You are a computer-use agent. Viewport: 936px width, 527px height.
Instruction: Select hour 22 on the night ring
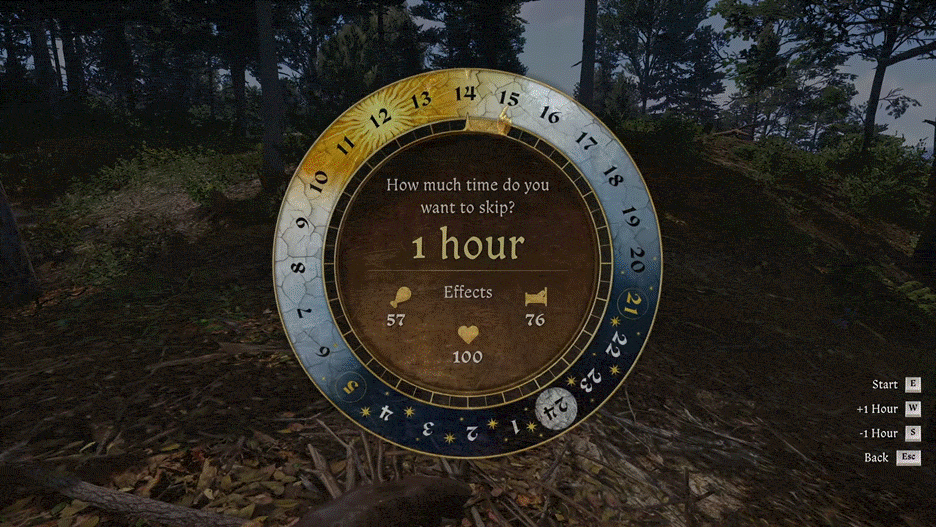617,343
